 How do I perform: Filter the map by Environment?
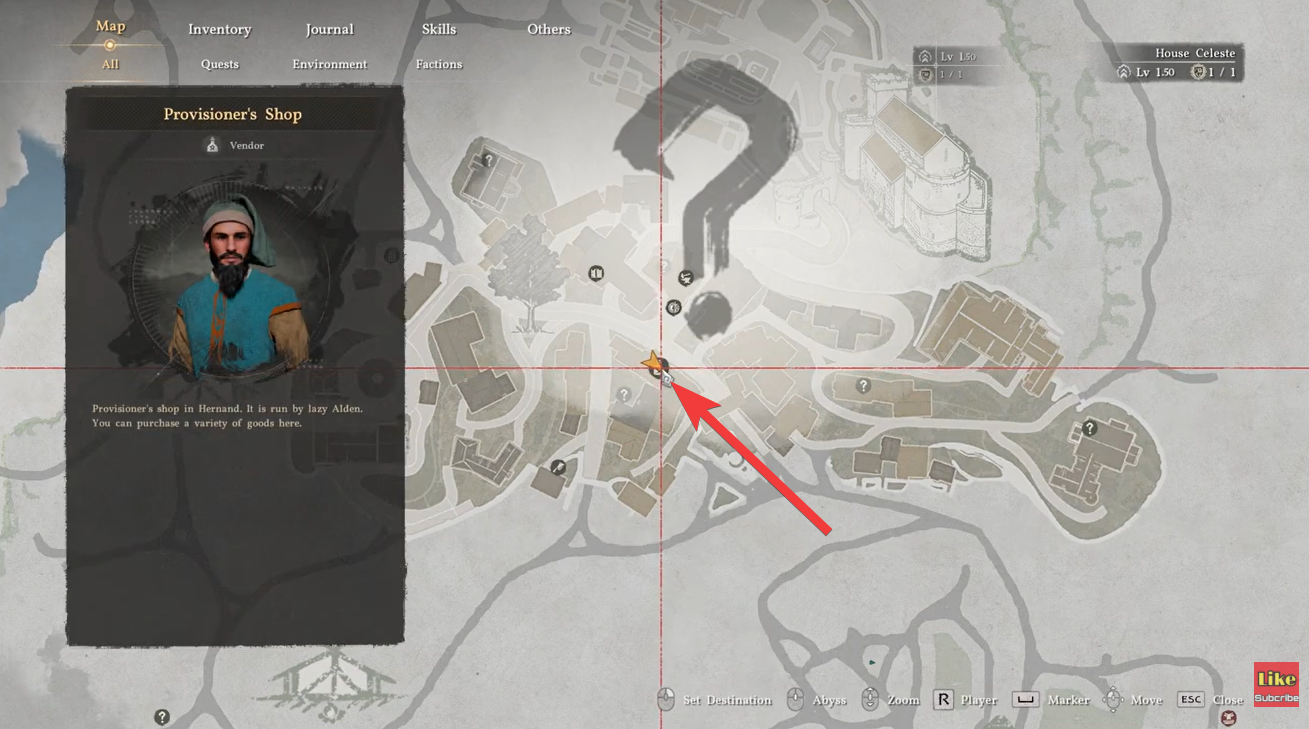tap(329, 64)
